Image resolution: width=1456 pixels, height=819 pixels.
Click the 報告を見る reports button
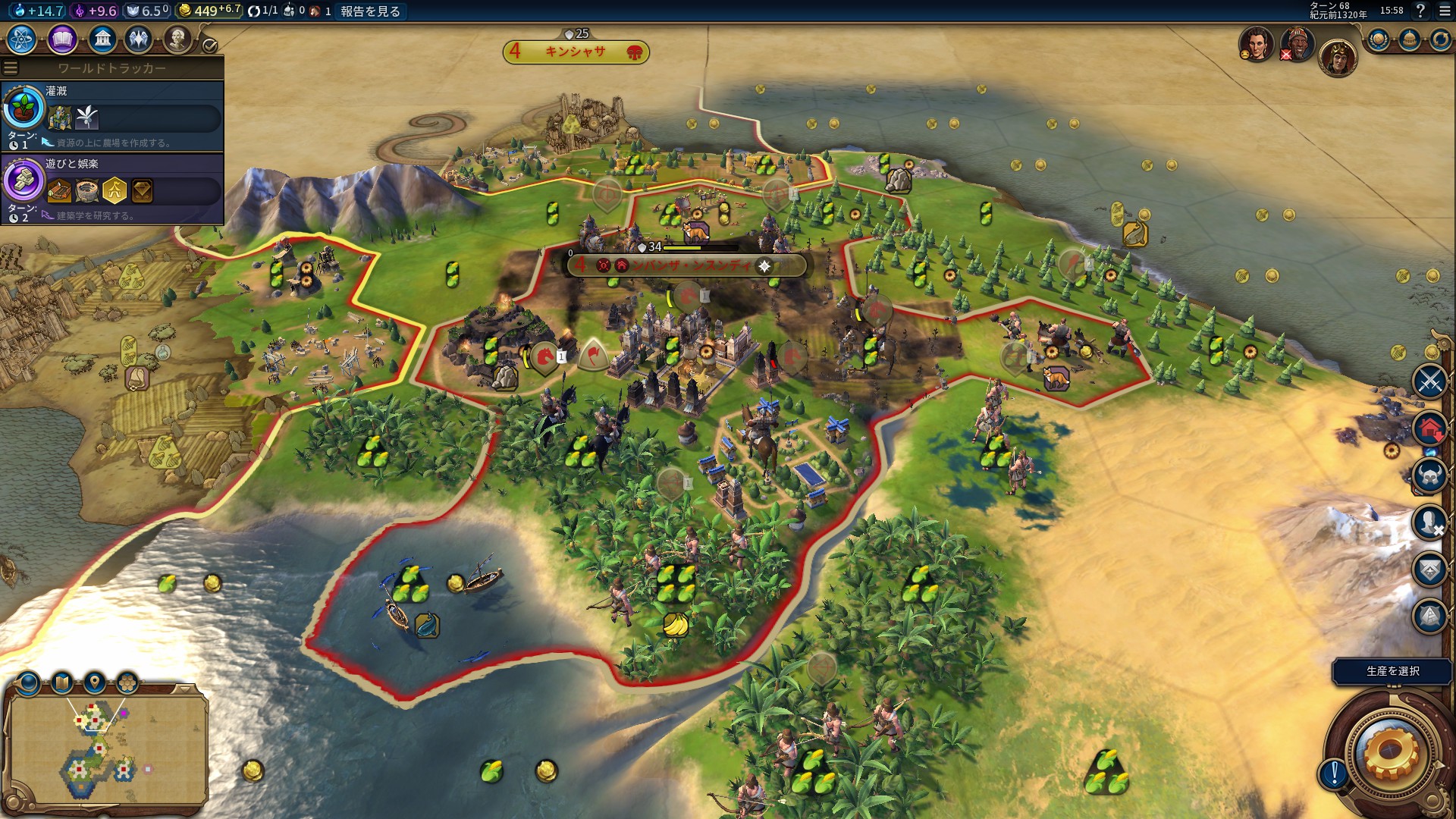[x=370, y=11]
